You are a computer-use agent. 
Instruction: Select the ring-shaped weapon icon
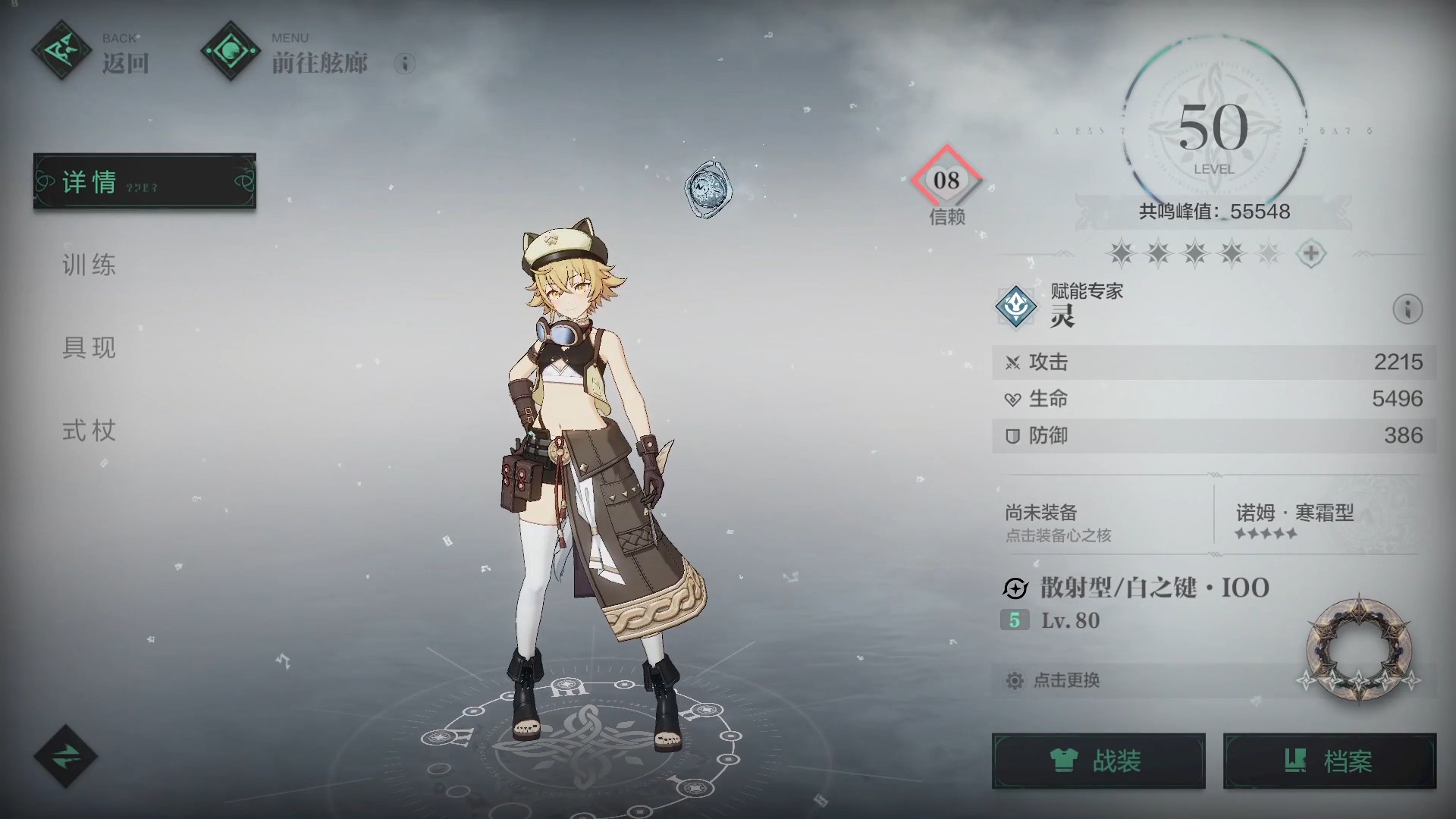pyautogui.click(x=1358, y=648)
